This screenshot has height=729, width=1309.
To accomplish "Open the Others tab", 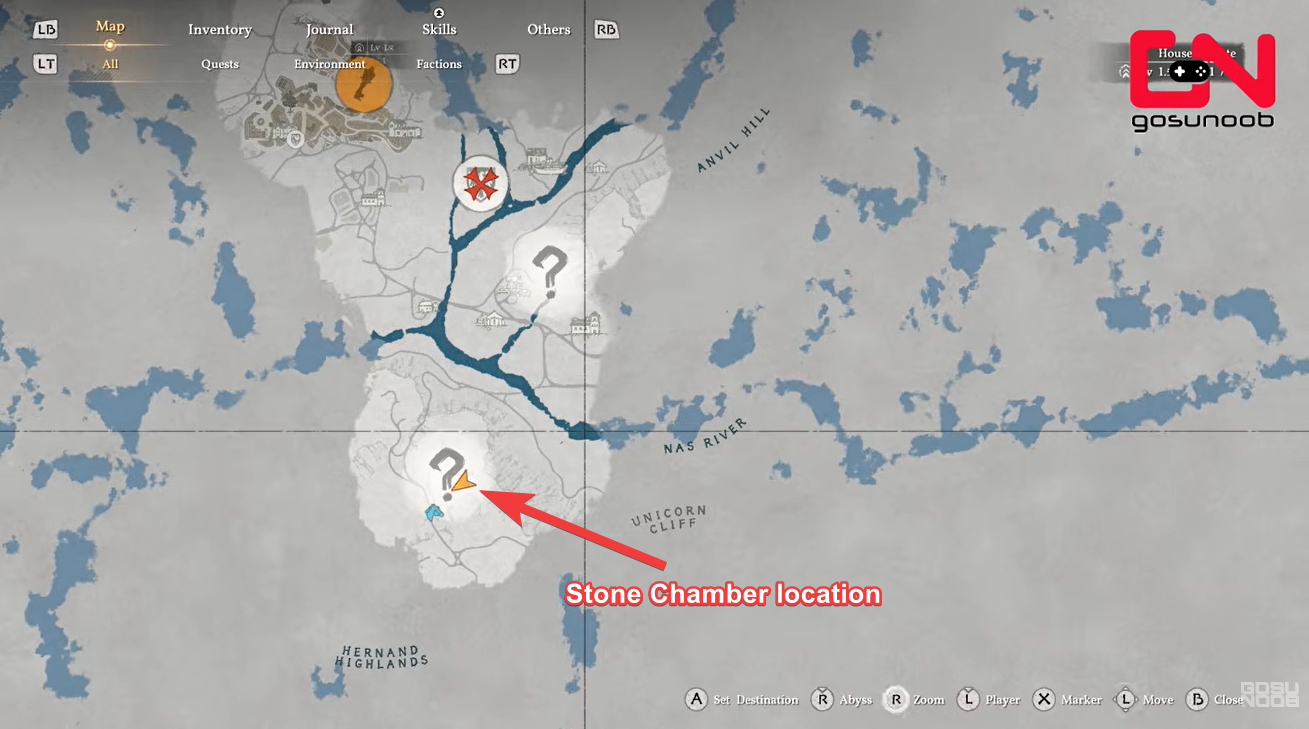I will tap(548, 29).
